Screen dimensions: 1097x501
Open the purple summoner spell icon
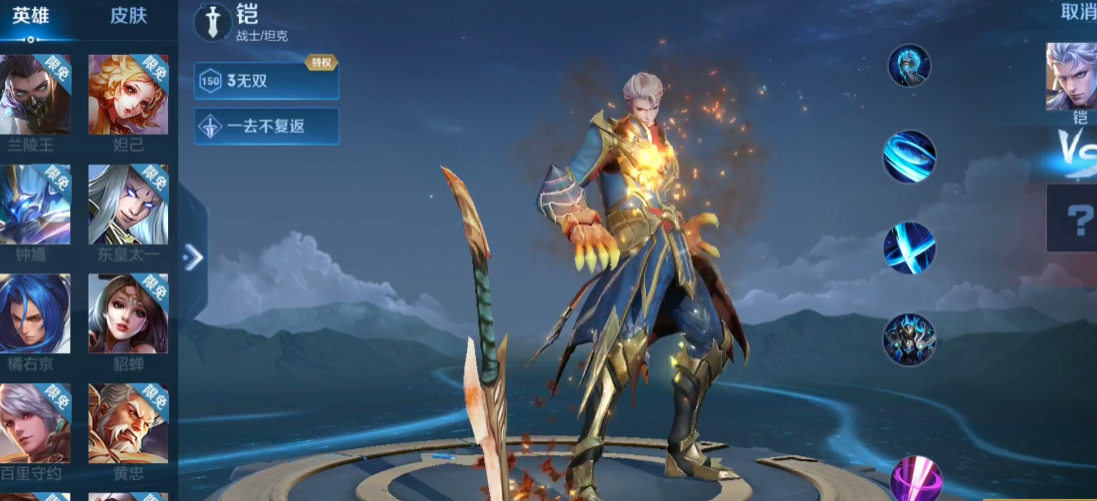pos(914,479)
